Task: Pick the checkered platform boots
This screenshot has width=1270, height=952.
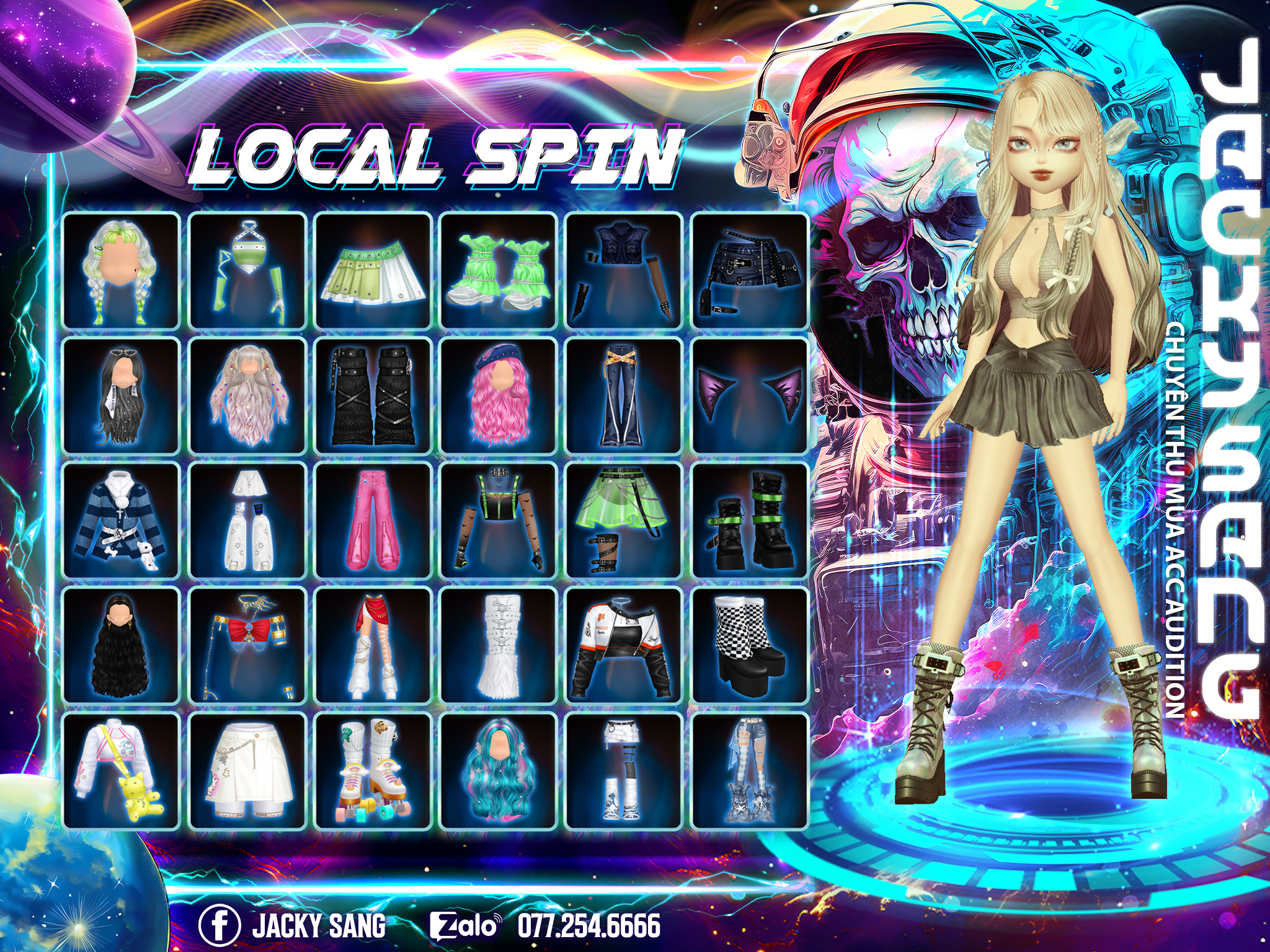Action: point(750,646)
